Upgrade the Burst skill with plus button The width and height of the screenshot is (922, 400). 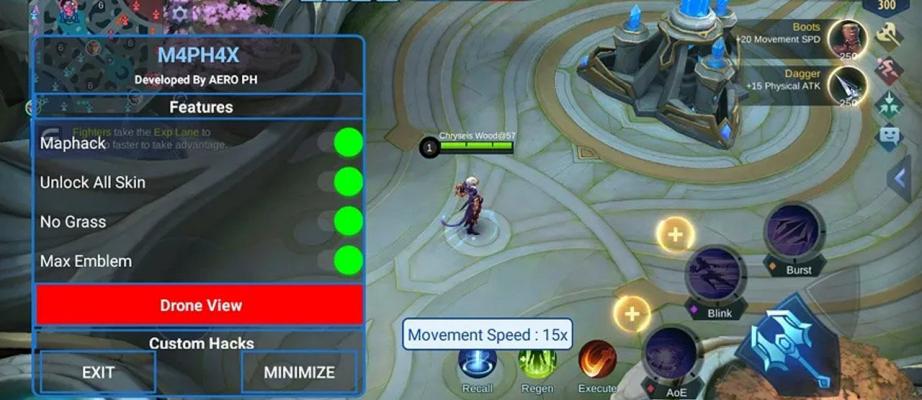point(675,236)
